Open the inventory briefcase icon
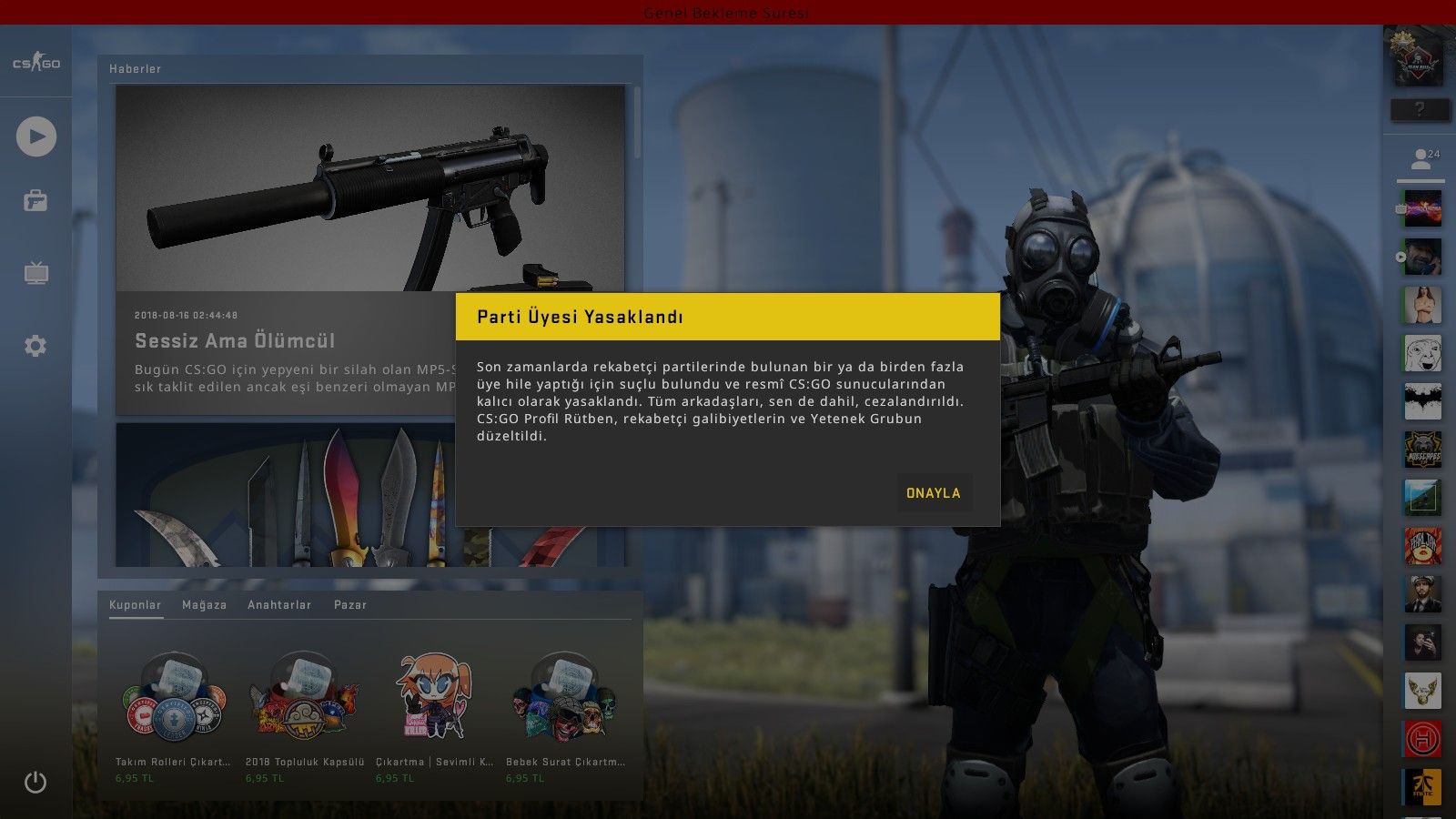1456x819 pixels. point(35,200)
